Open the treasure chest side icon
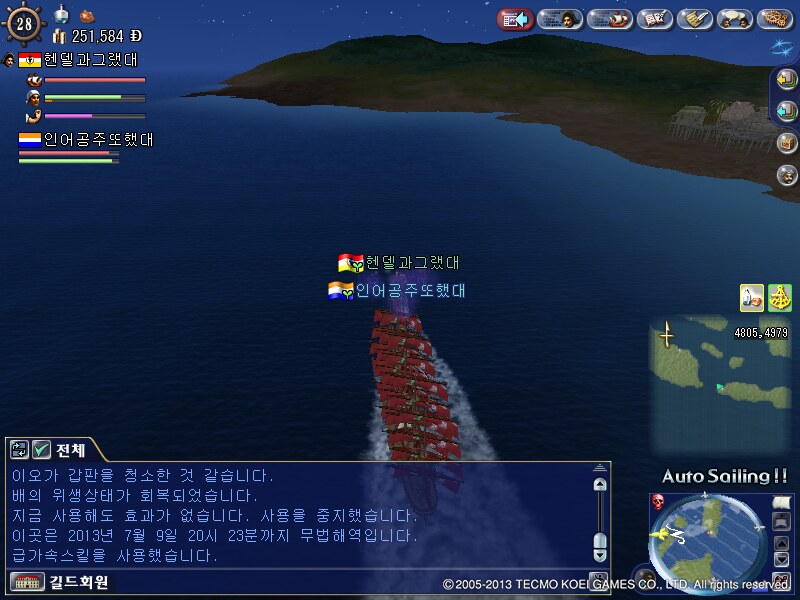This screenshot has height=600, width=800. click(x=787, y=143)
